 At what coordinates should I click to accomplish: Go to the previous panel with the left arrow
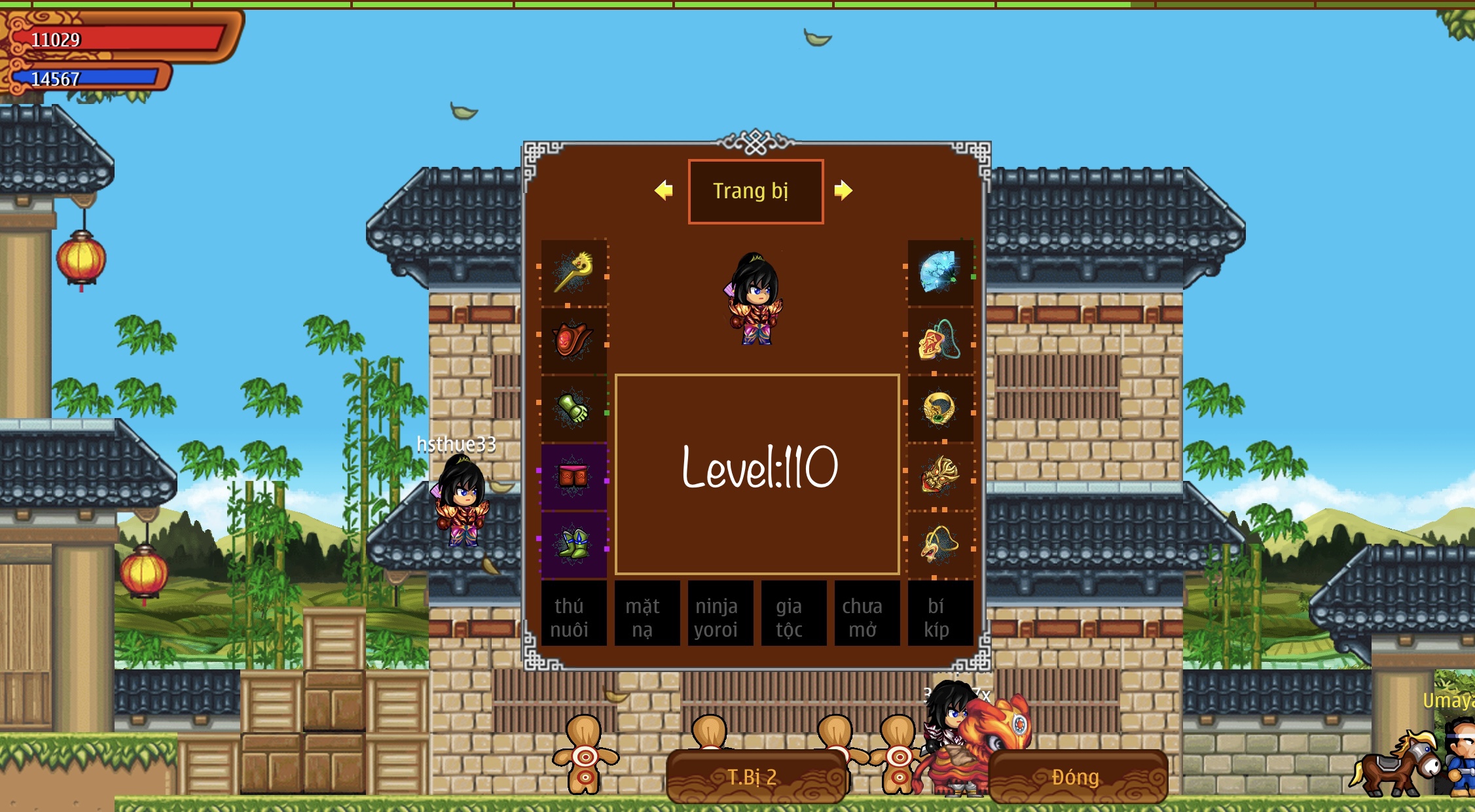click(x=664, y=190)
